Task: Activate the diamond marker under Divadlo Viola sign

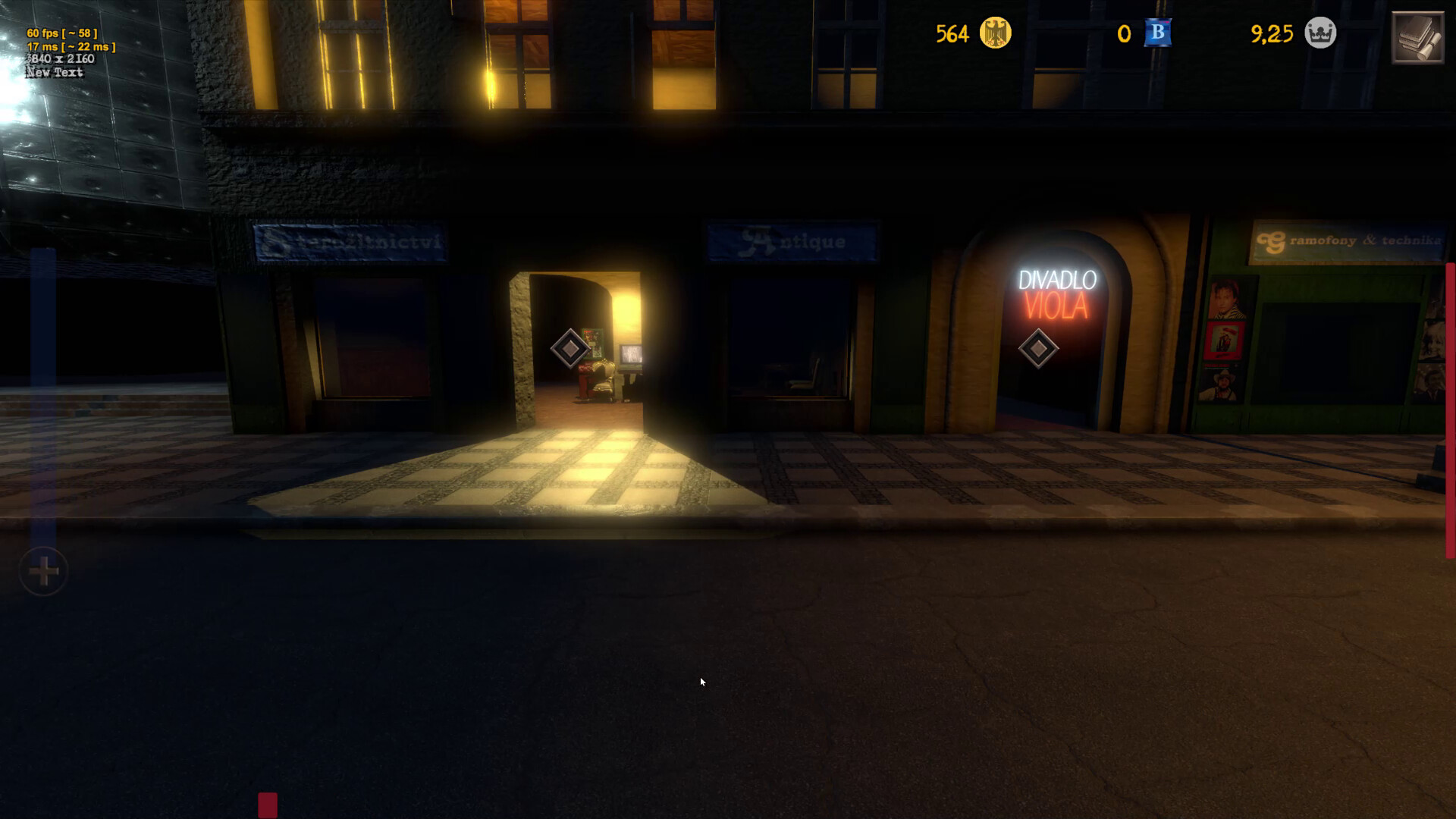Action: click(1039, 348)
